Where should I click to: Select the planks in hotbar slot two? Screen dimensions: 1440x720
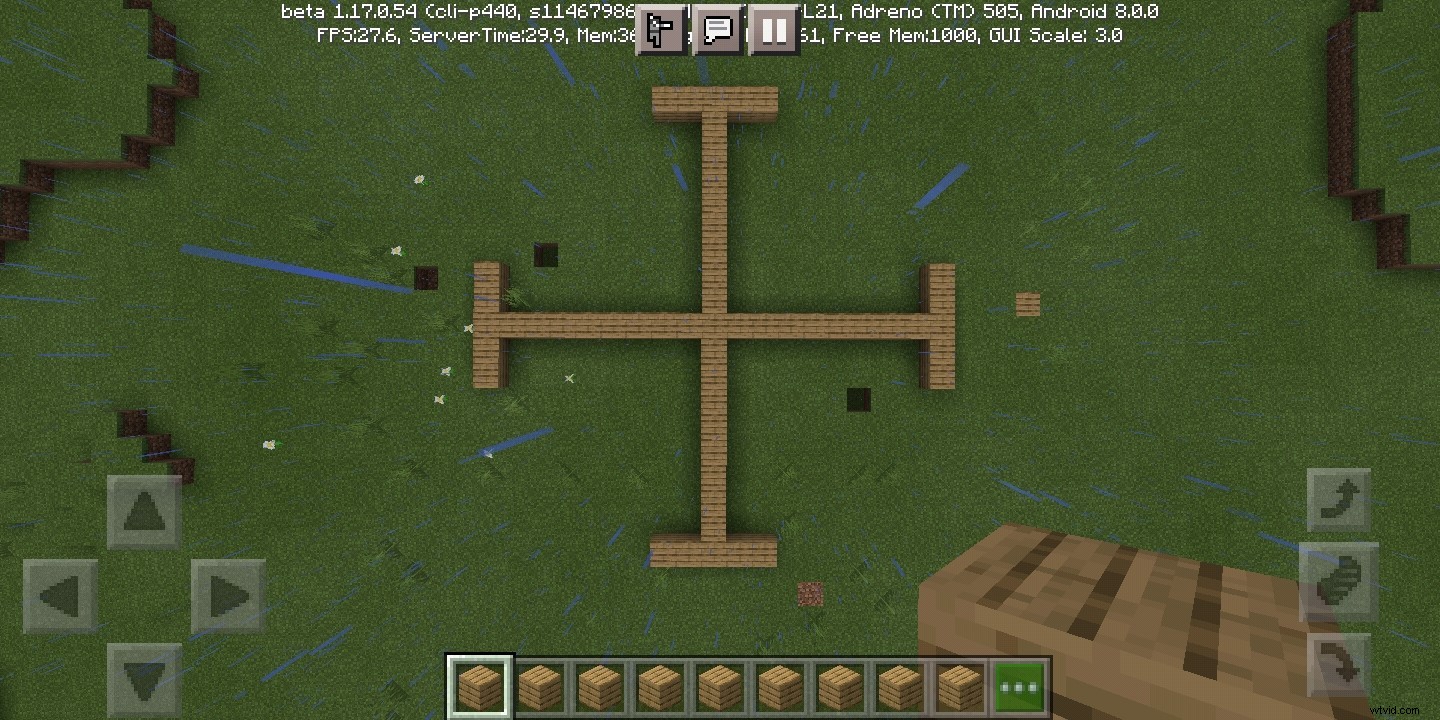pos(539,686)
